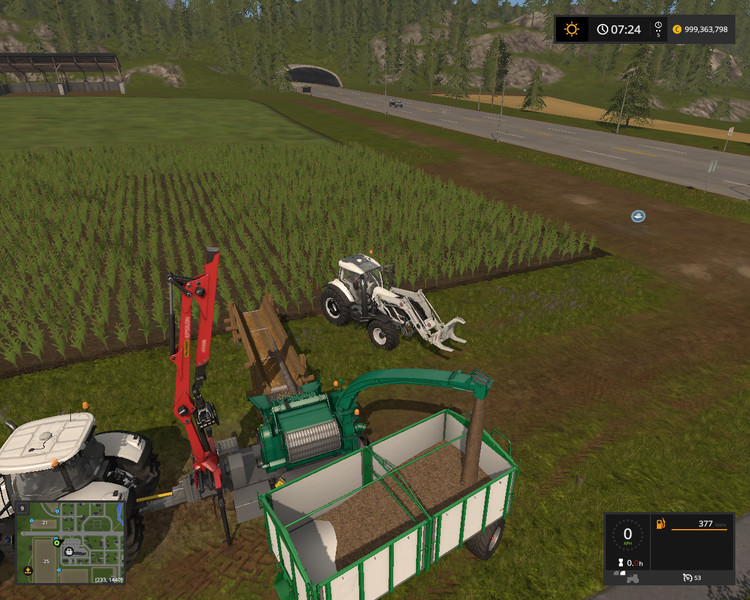Click the orange fuel pump icon
The width and height of the screenshot is (750, 600).
point(659,524)
